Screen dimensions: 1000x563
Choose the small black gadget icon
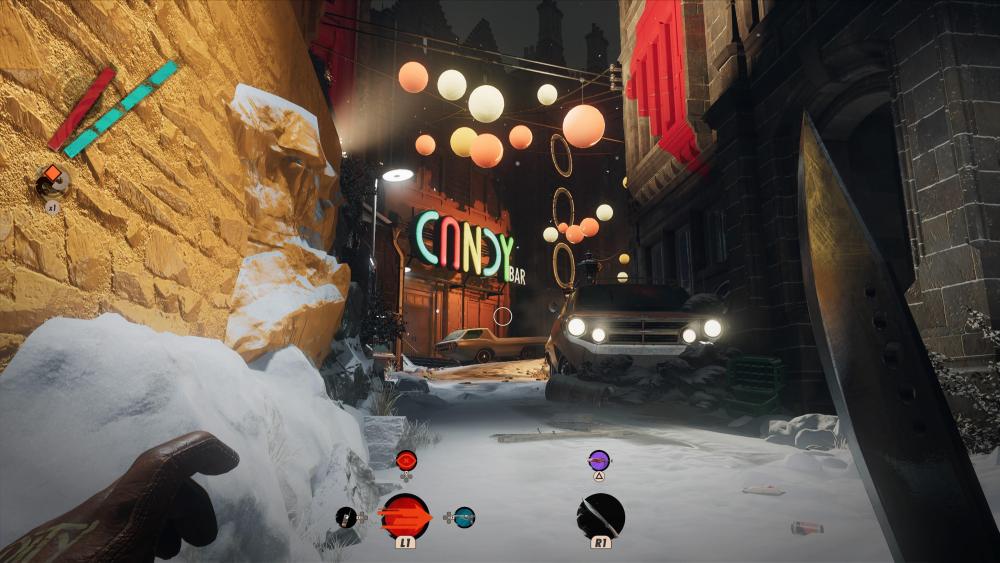[346, 517]
